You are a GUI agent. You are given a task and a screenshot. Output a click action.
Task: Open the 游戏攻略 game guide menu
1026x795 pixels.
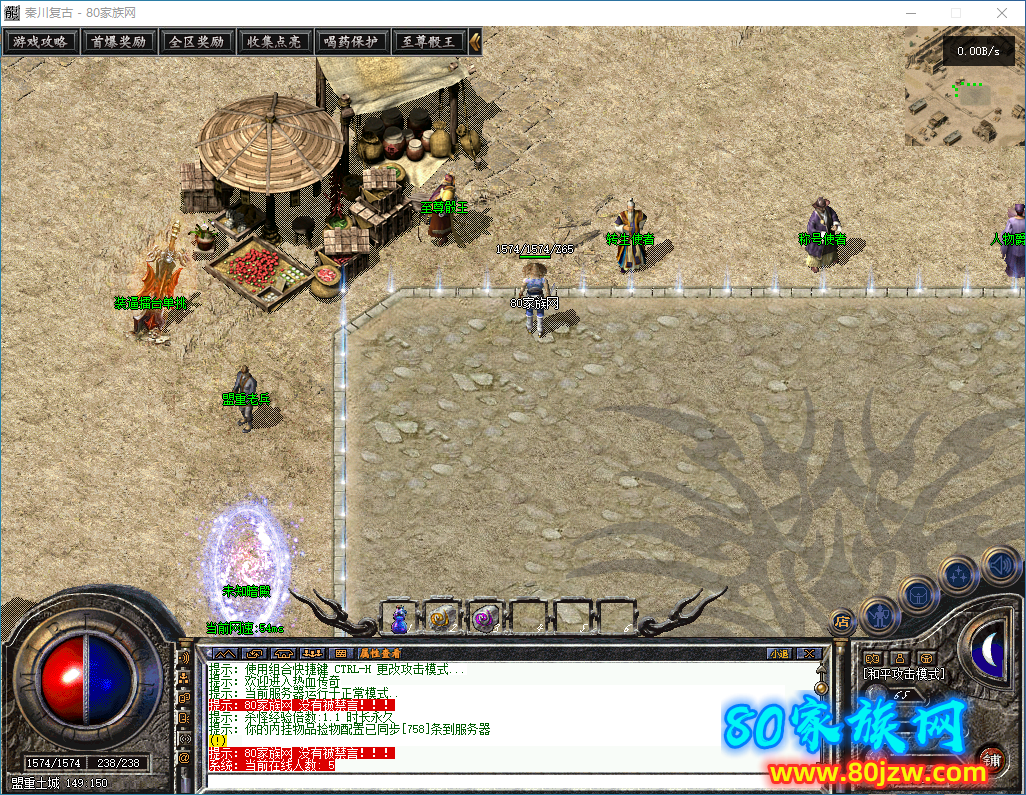tap(40, 42)
